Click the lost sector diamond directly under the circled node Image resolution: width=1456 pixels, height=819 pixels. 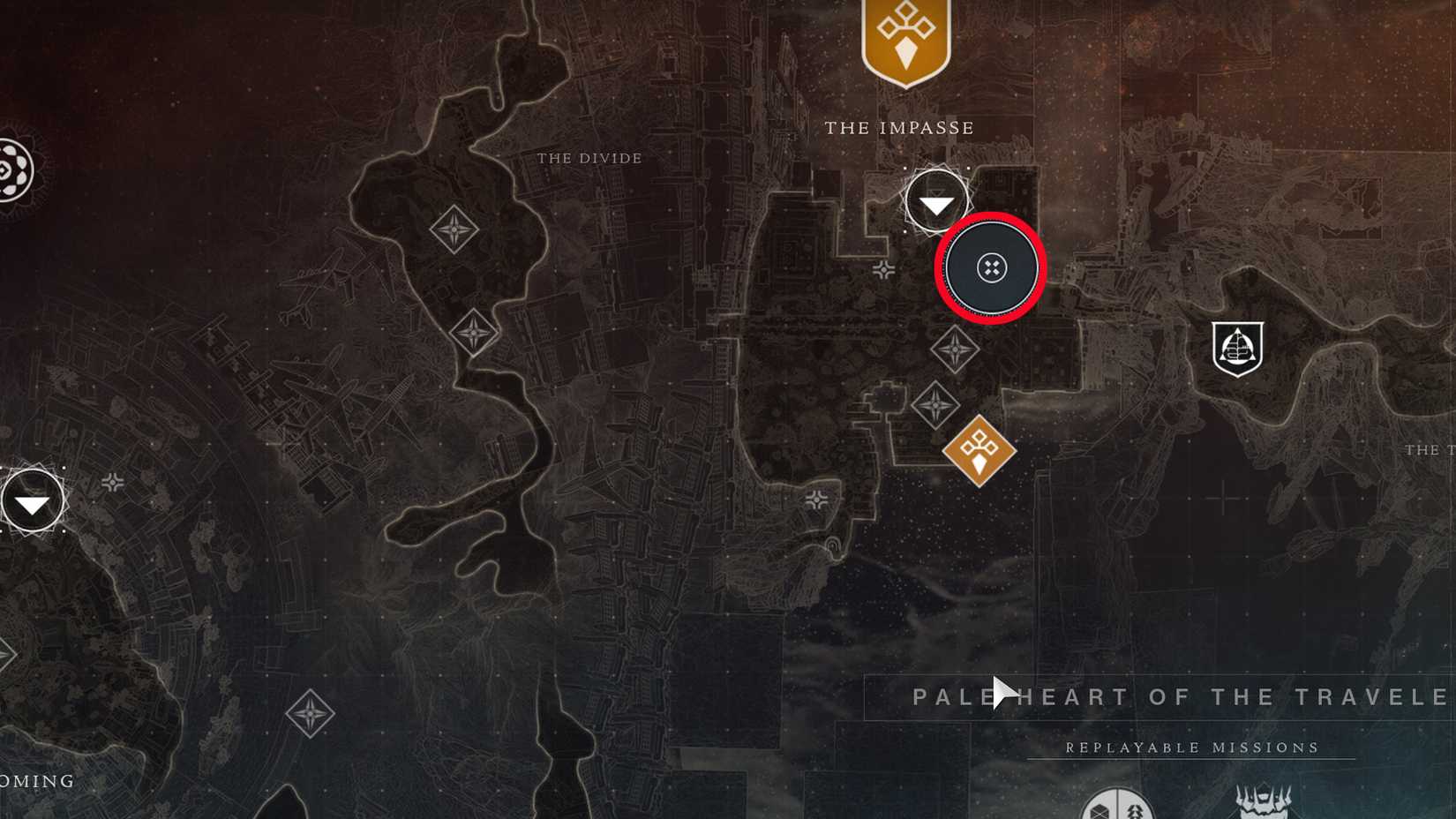[957, 348]
